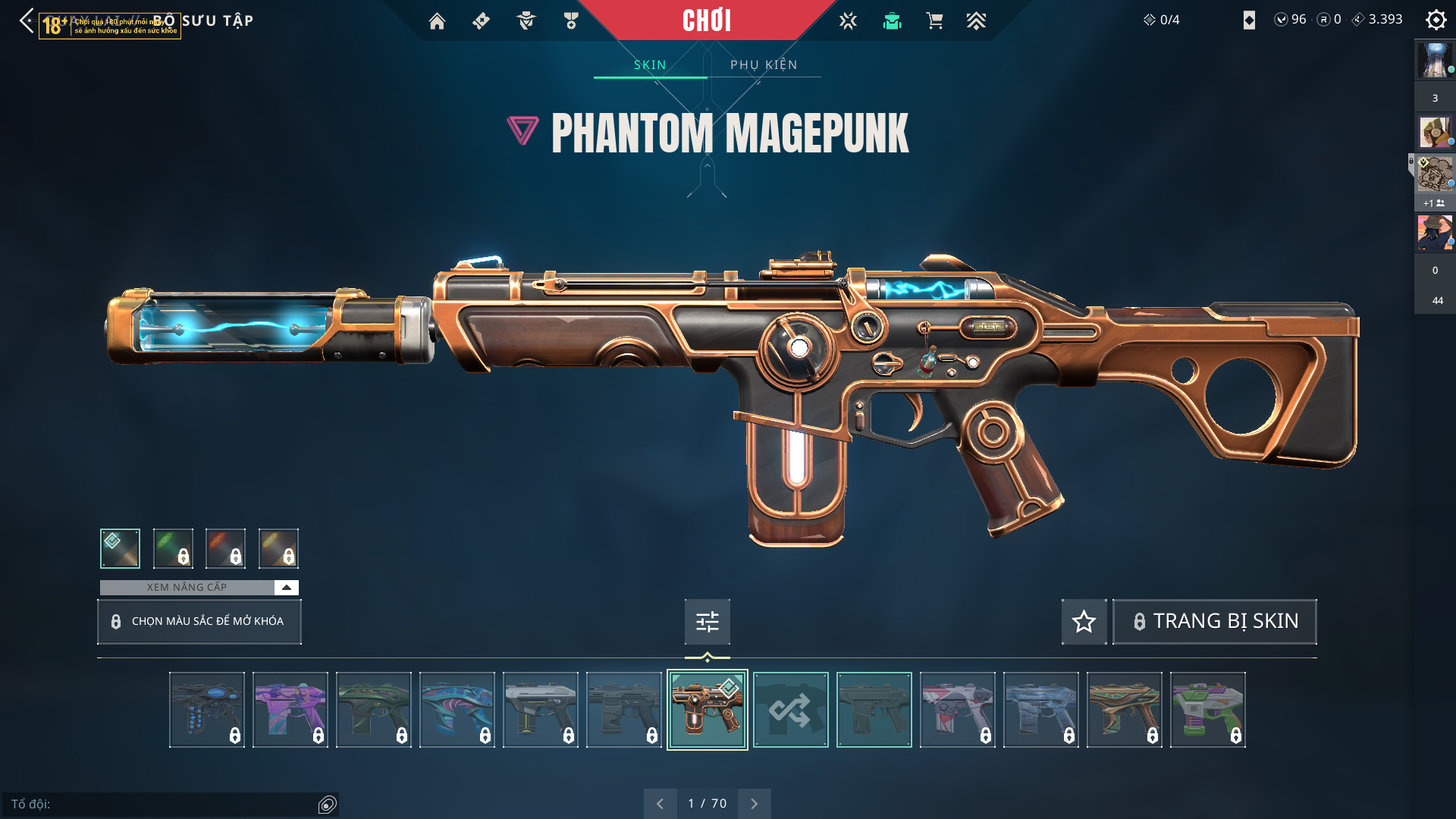Choose the locked green color variant
This screenshot has height=819, width=1456.
coord(173,548)
